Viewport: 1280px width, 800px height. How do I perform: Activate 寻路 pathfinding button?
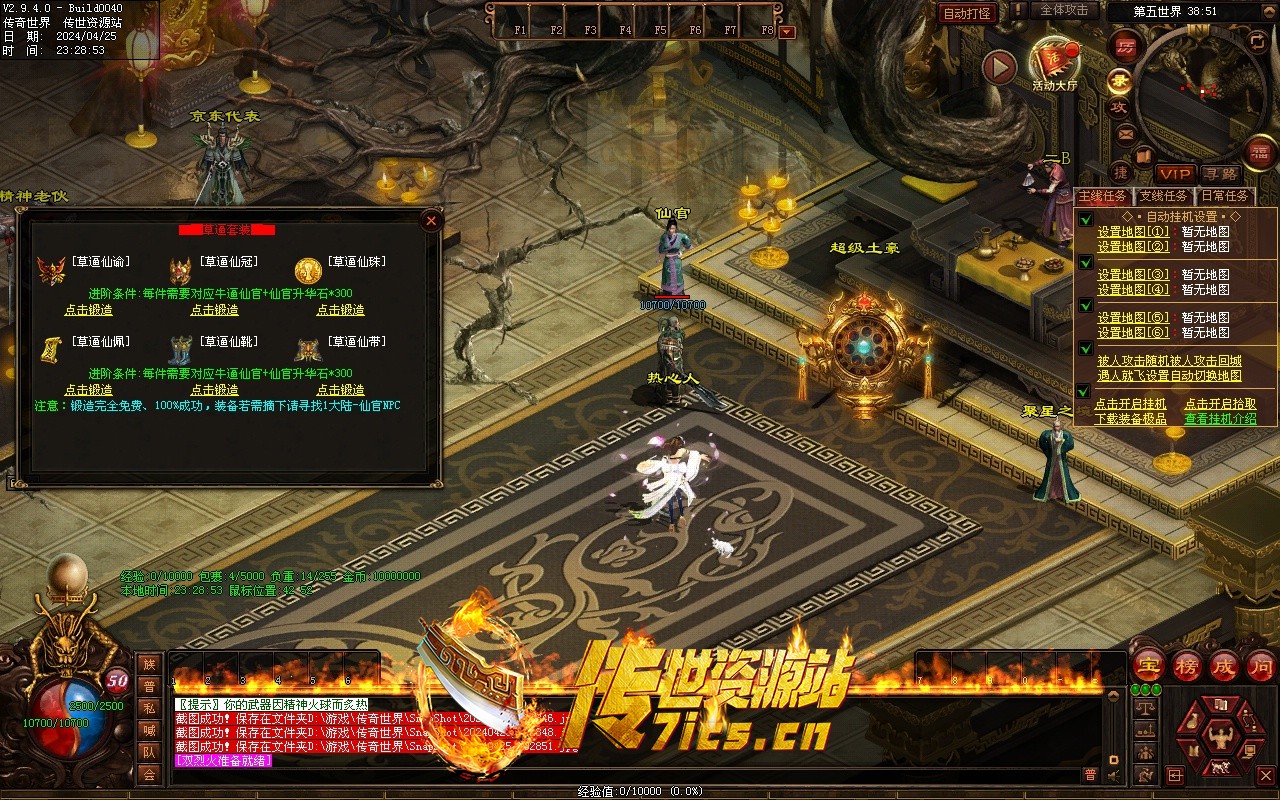pyautogui.click(x=1220, y=174)
